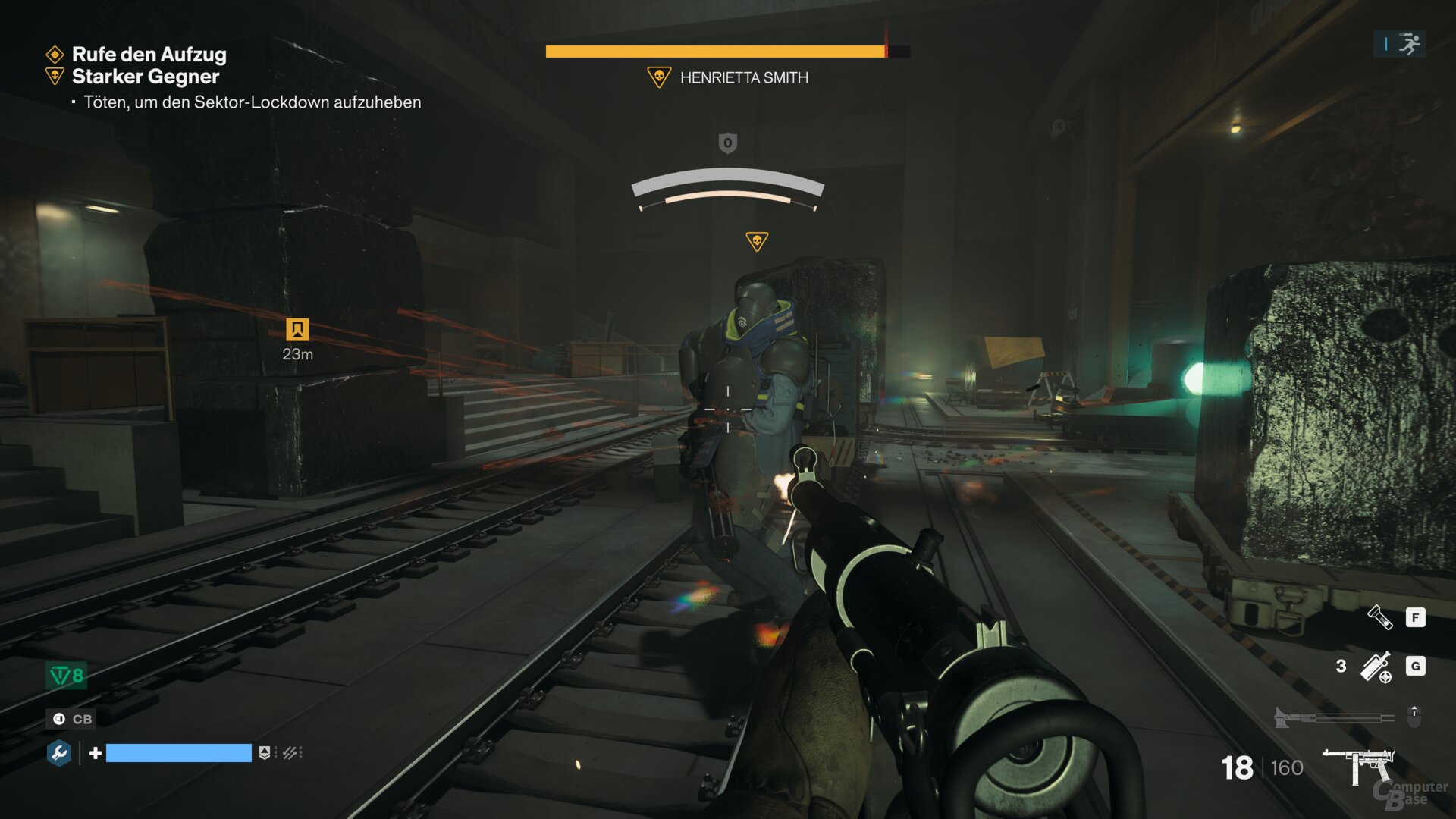Switch to the secondary shotgun weapon

coord(1335,717)
